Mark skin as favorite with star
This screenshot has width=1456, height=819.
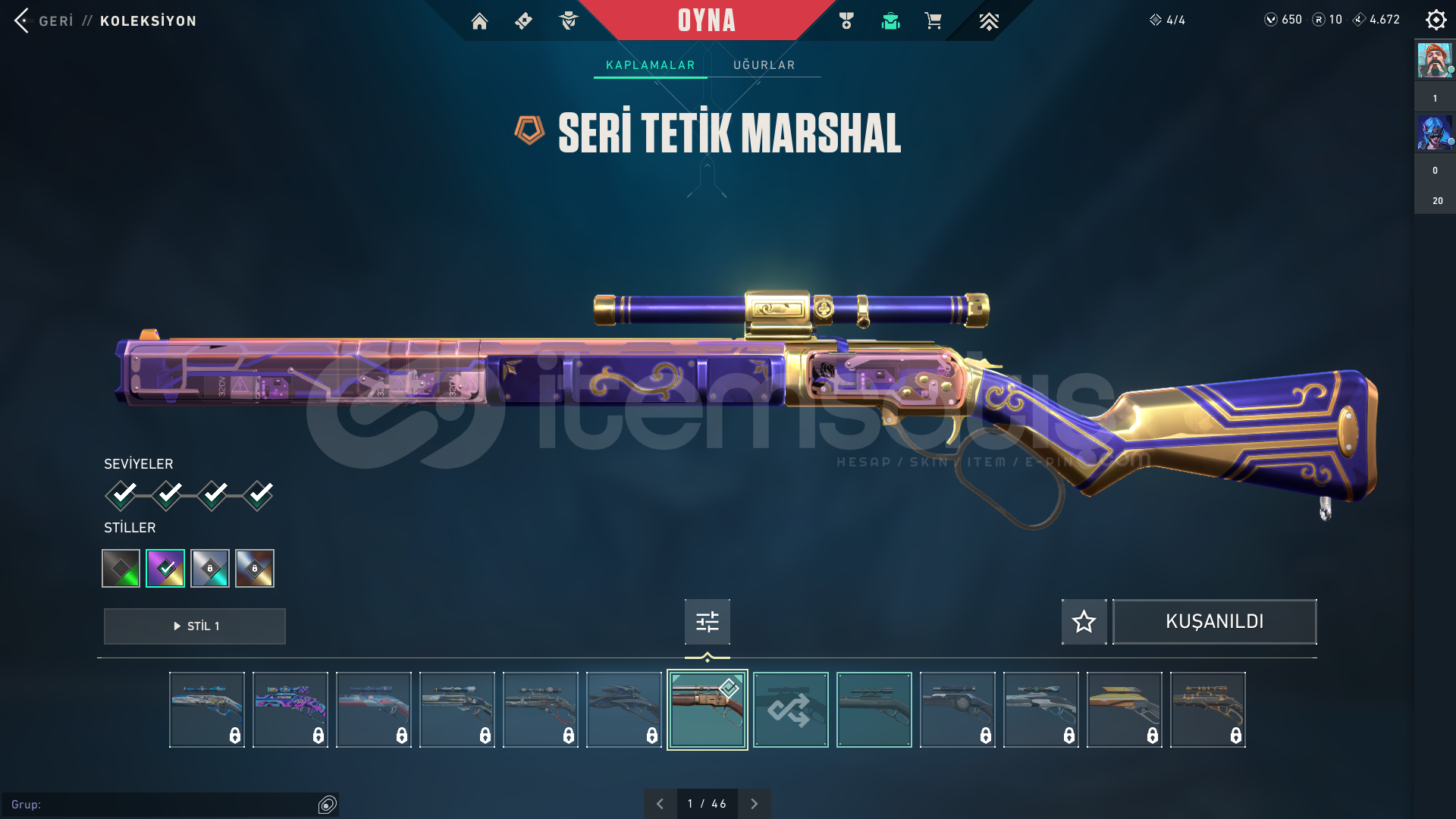coord(1084,622)
